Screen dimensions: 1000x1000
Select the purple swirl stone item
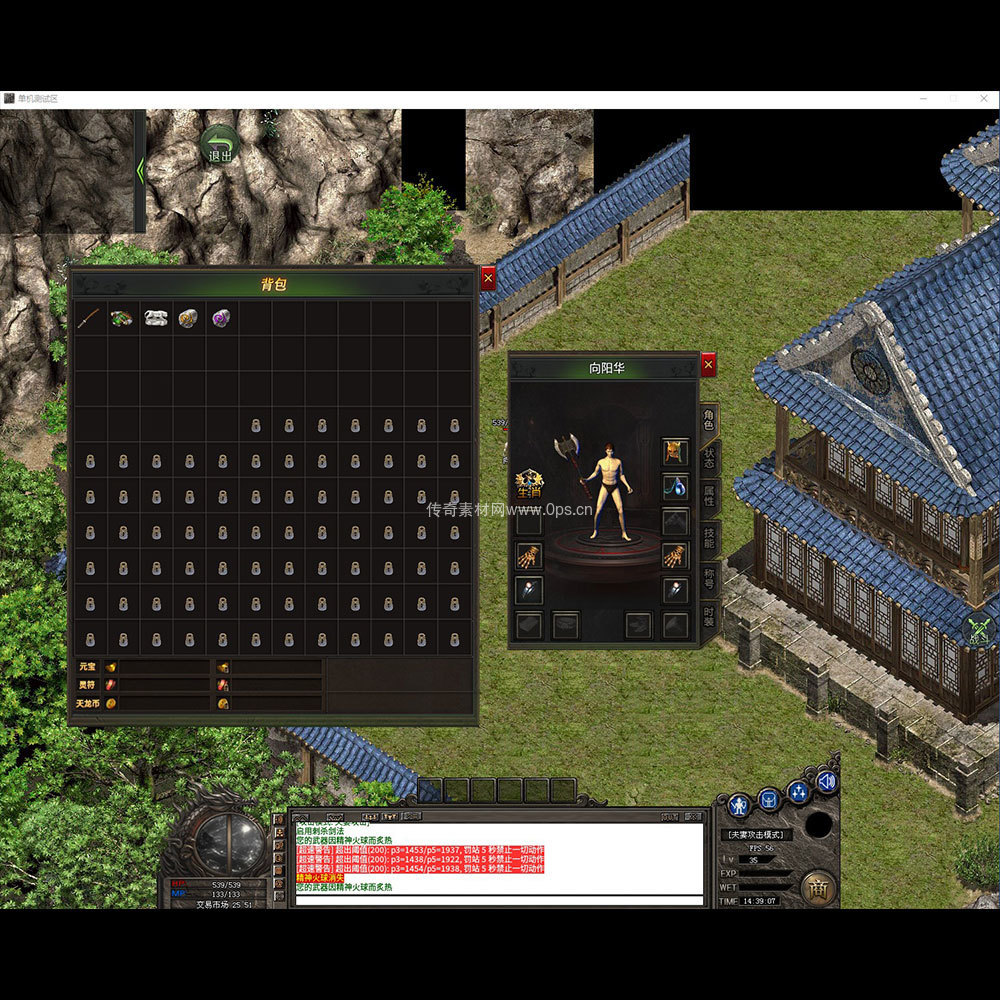tap(221, 318)
